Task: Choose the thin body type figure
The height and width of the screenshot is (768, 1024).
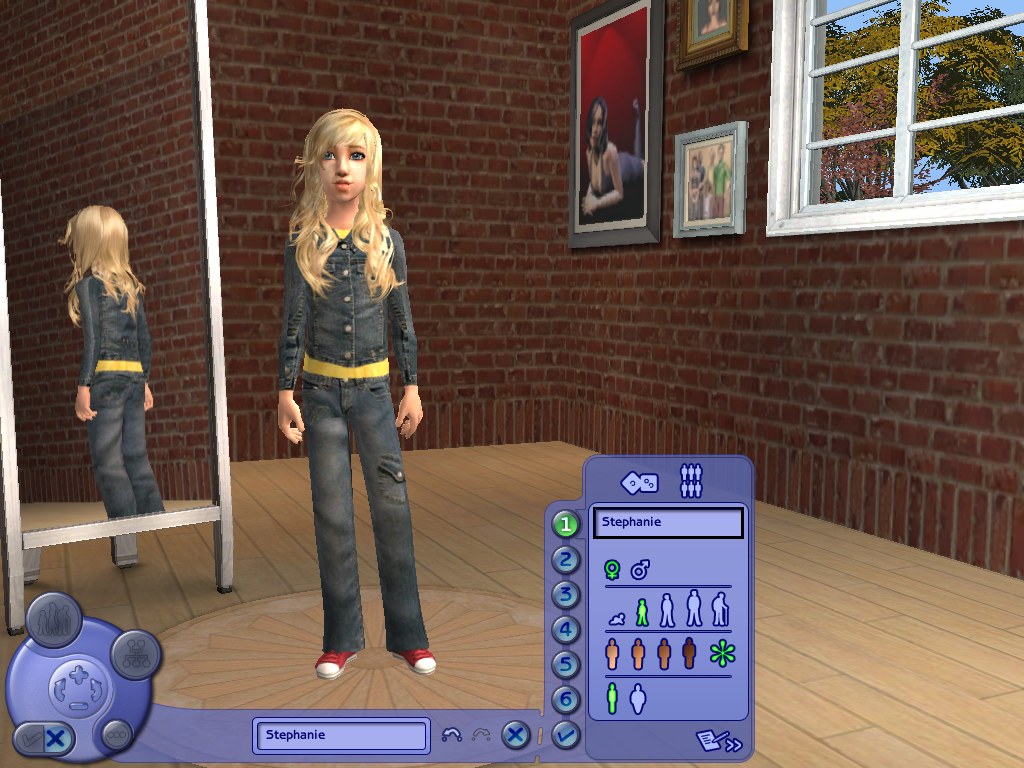Action: (612, 698)
